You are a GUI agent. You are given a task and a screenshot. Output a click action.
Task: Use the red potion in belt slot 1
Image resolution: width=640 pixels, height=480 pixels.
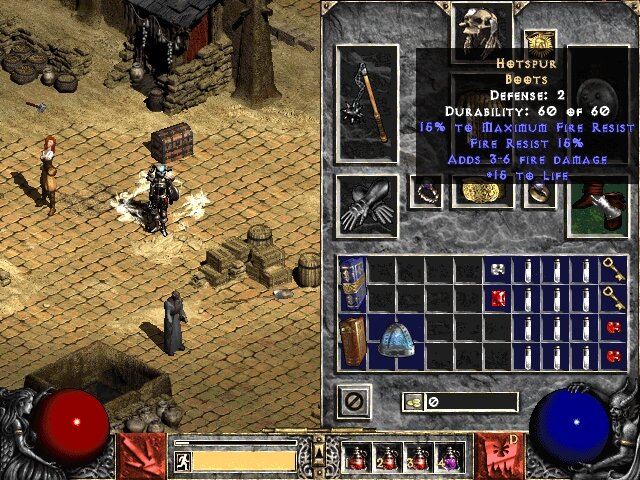pos(358,458)
